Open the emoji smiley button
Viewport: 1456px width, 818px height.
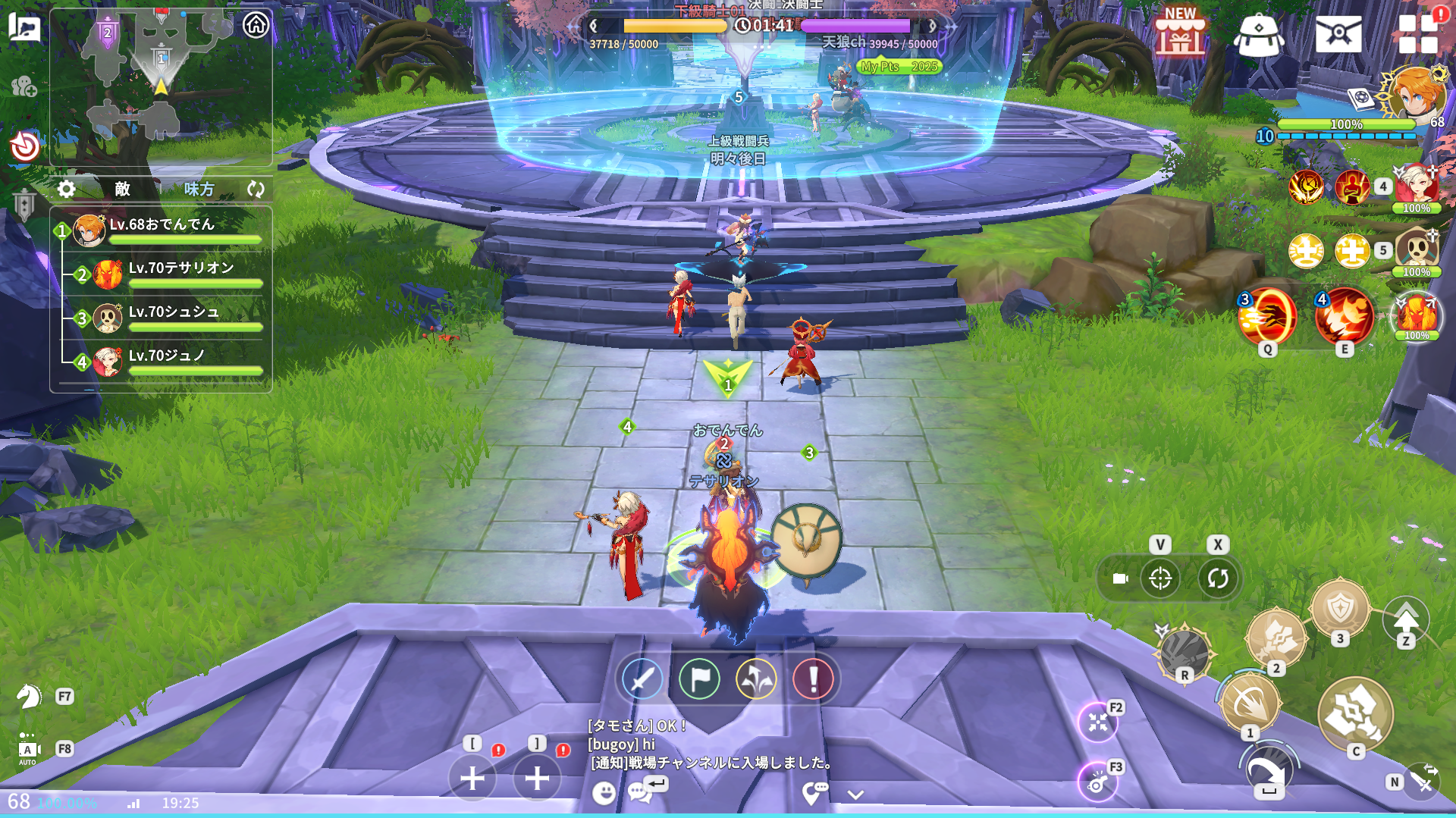click(x=604, y=793)
